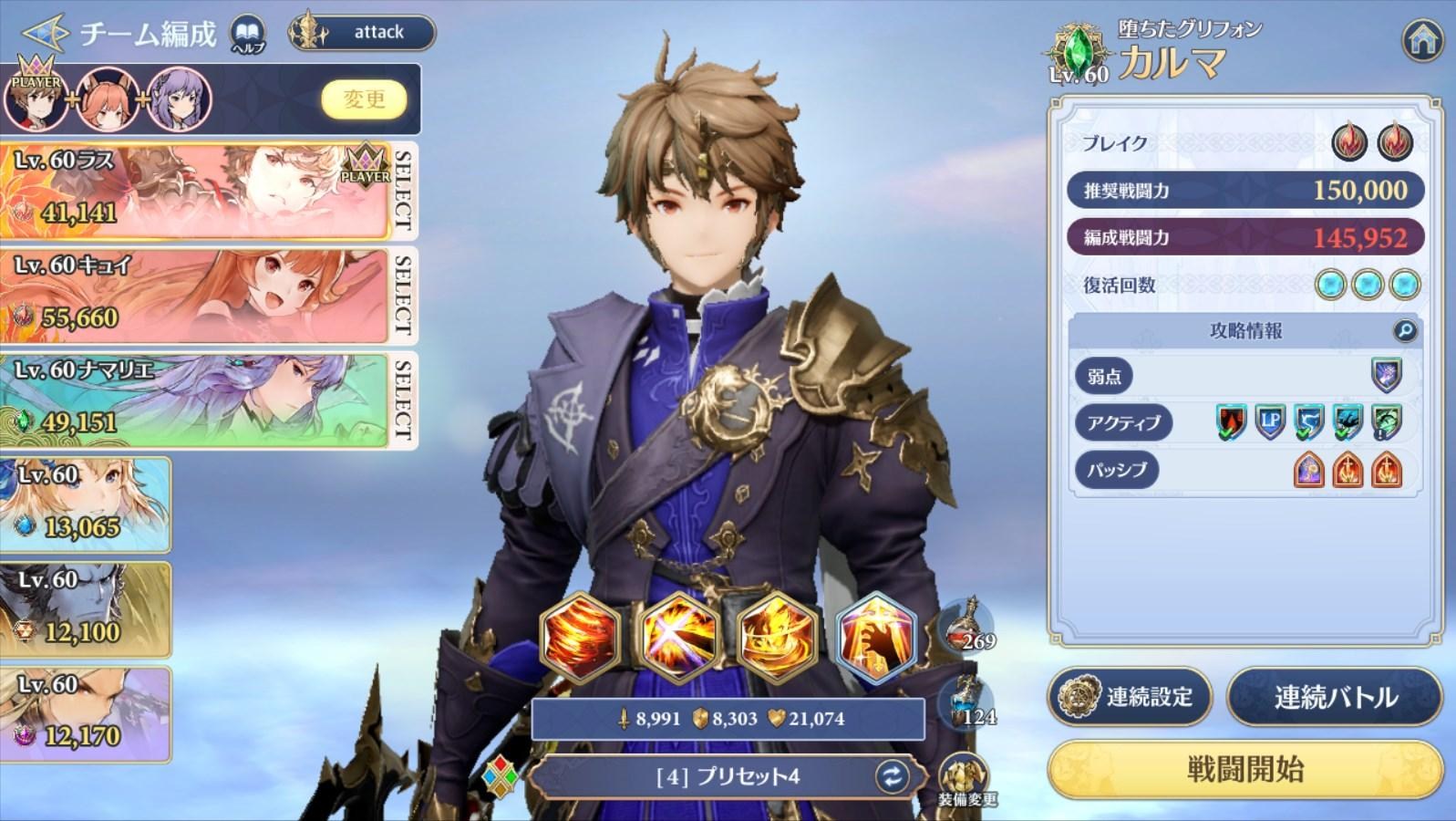Open 連続バトル consecutive battle
This screenshot has height=821, width=1456.
point(1335,698)
